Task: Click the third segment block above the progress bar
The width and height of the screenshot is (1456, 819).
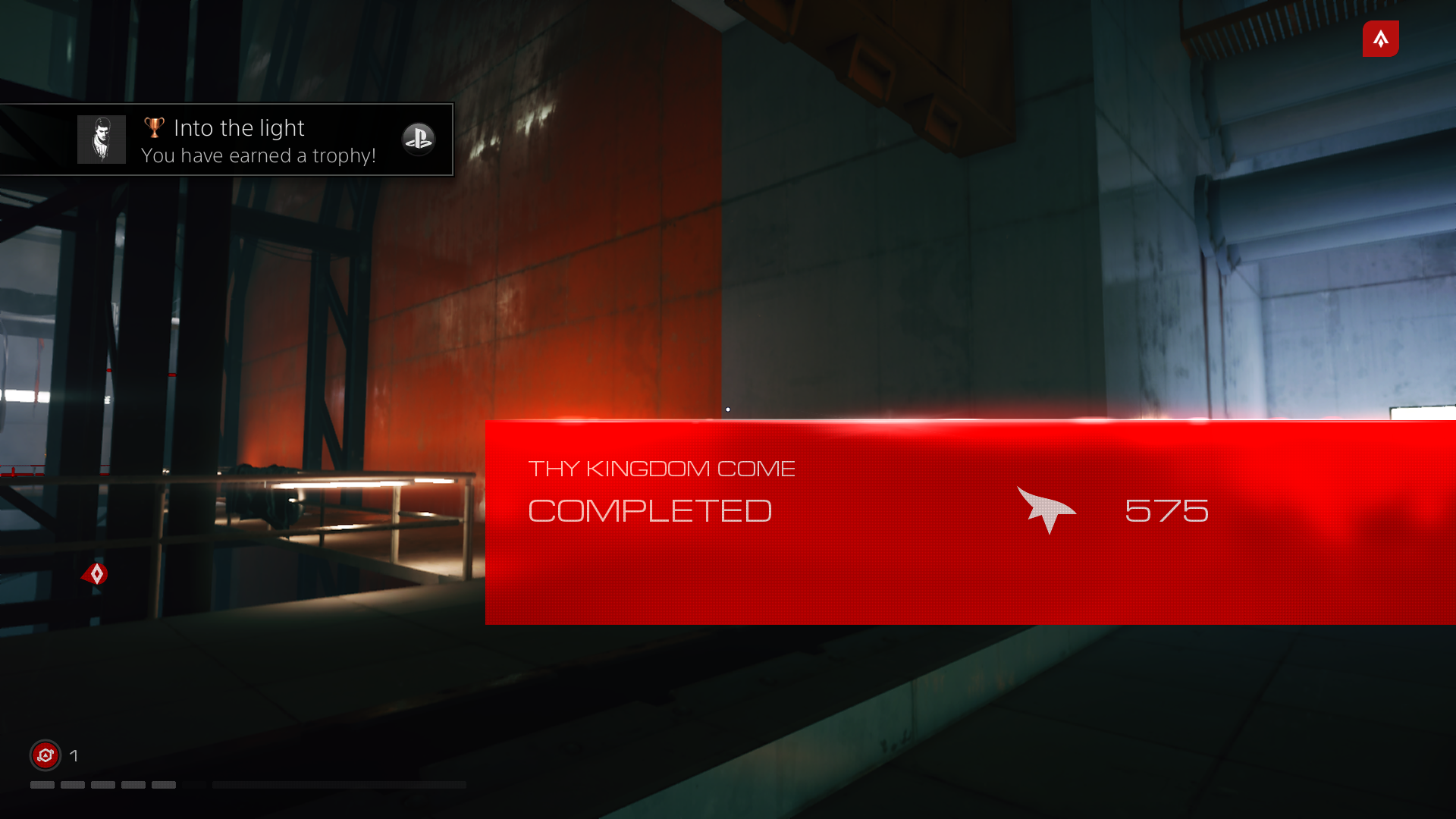Action: pos(103,785)
